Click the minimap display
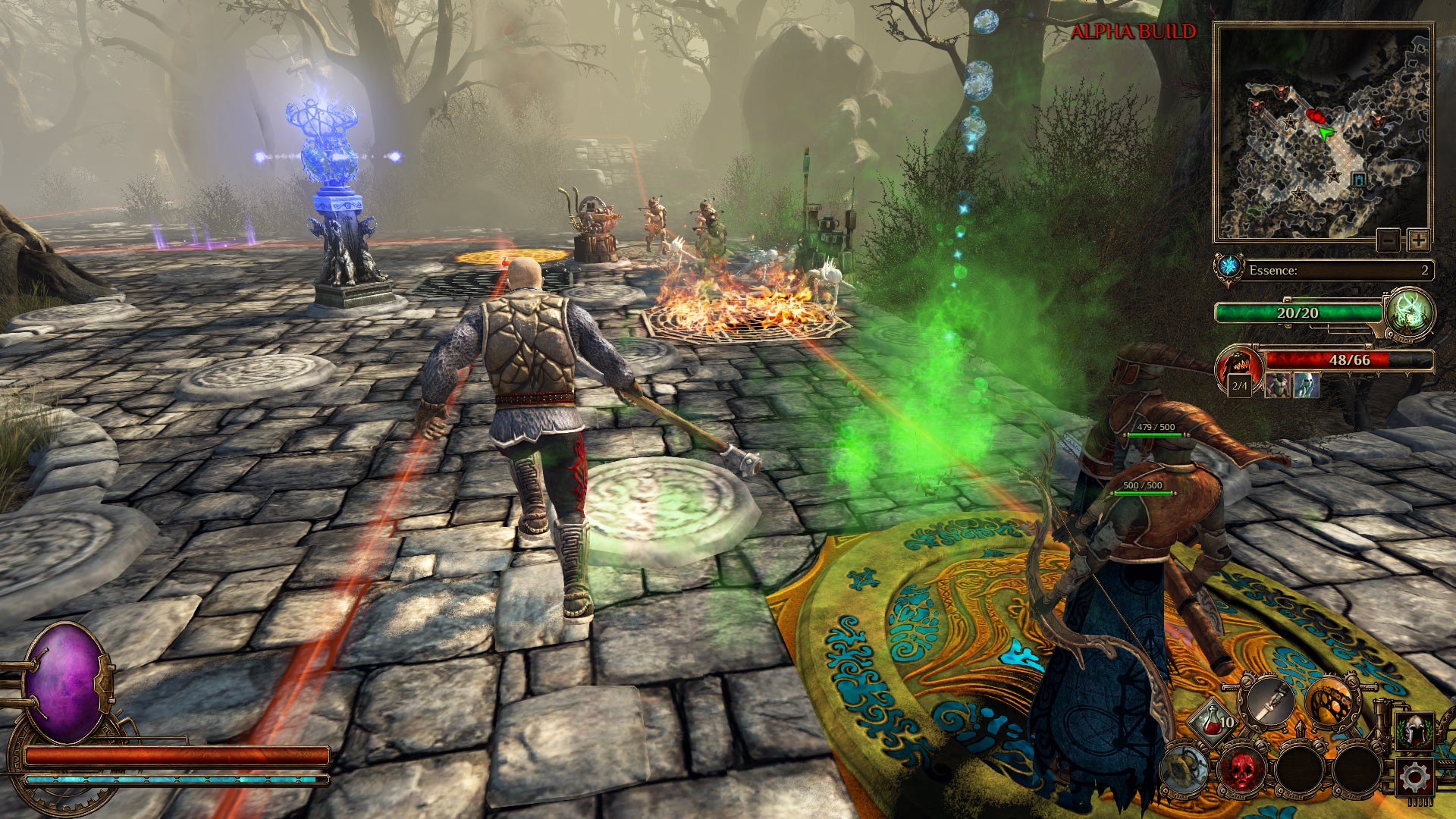 (x=1323, y=133)
